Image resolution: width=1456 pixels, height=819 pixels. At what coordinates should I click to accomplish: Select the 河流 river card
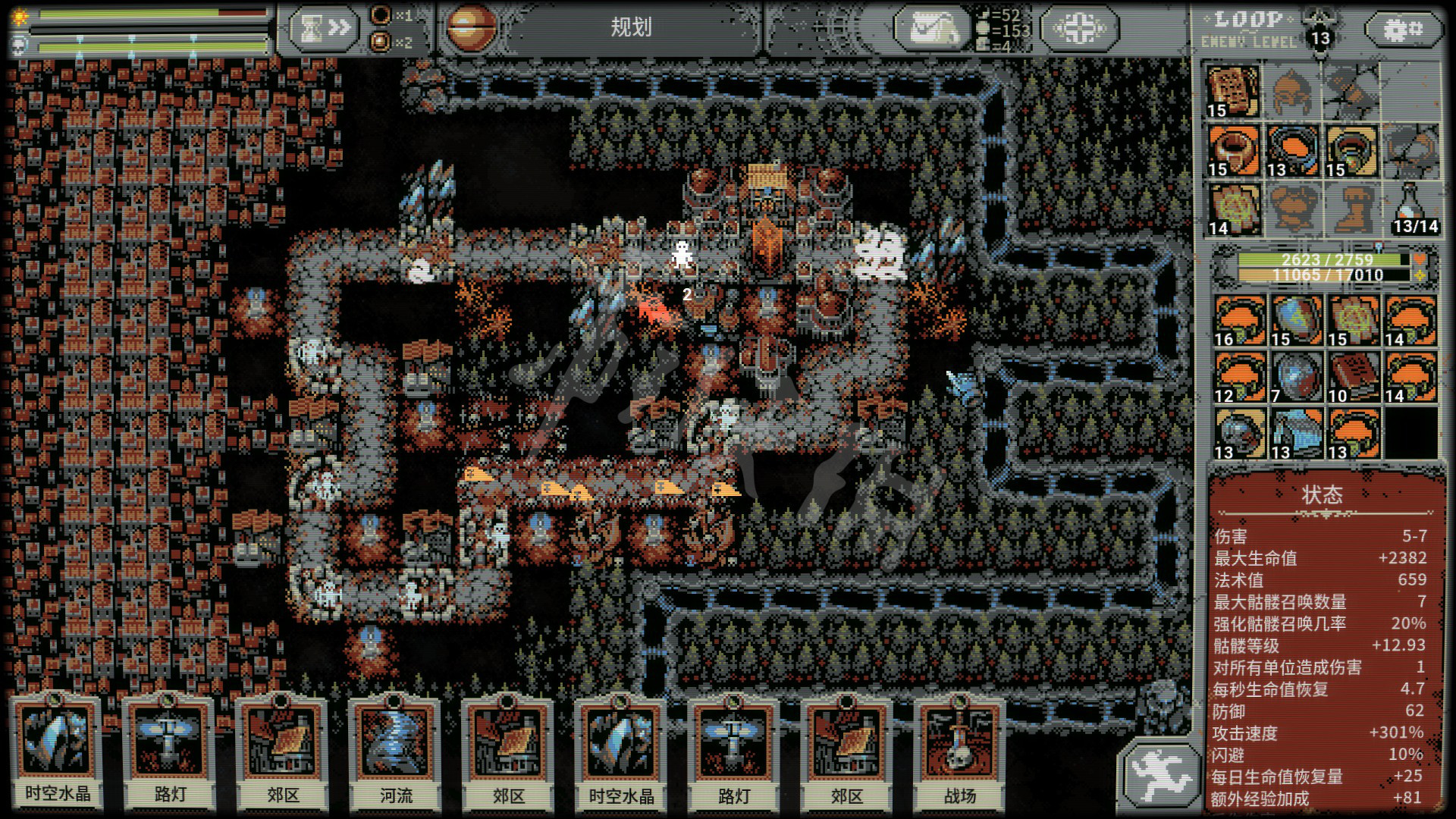(395, 751)
